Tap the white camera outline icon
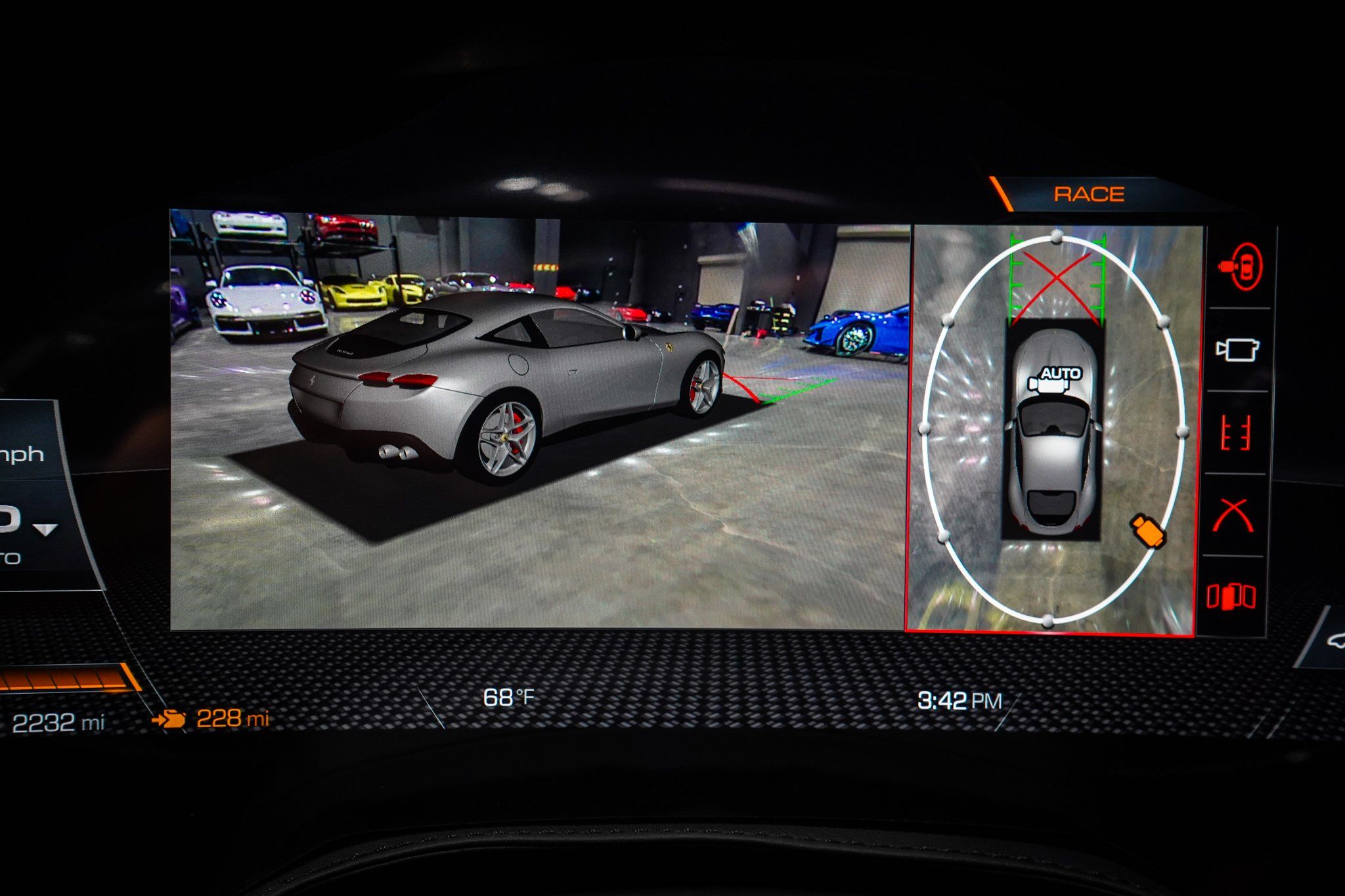Image resolution: width=1345 pixels, height=896 pixels. [1237, 349]
